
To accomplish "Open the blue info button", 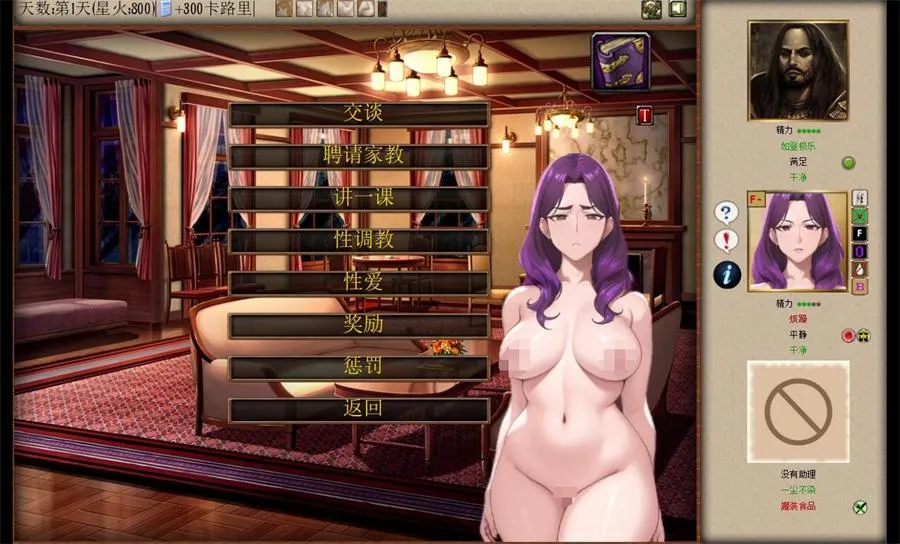I will tap(727, 272).
